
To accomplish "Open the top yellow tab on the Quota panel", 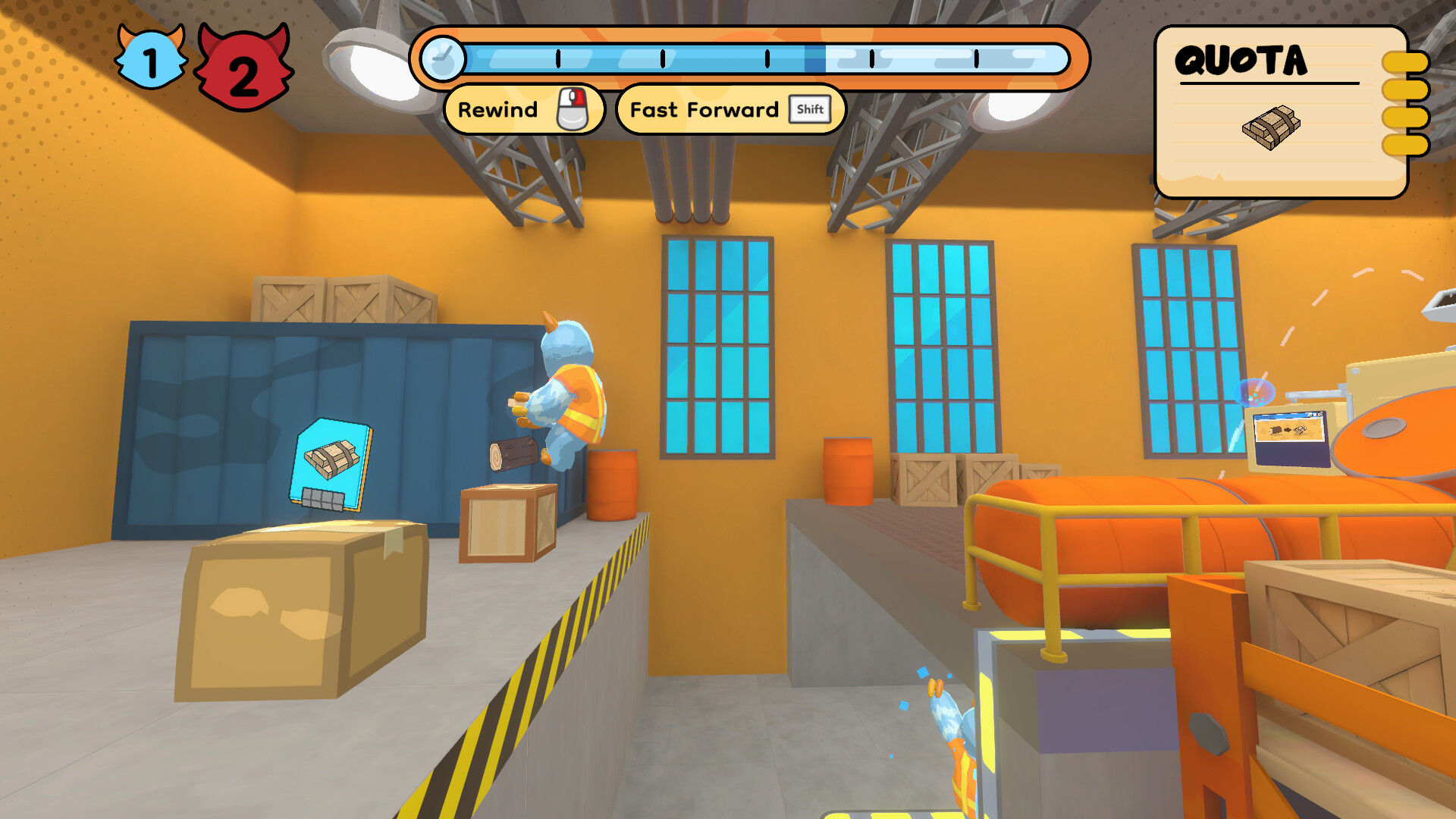I will [1405, 61].
